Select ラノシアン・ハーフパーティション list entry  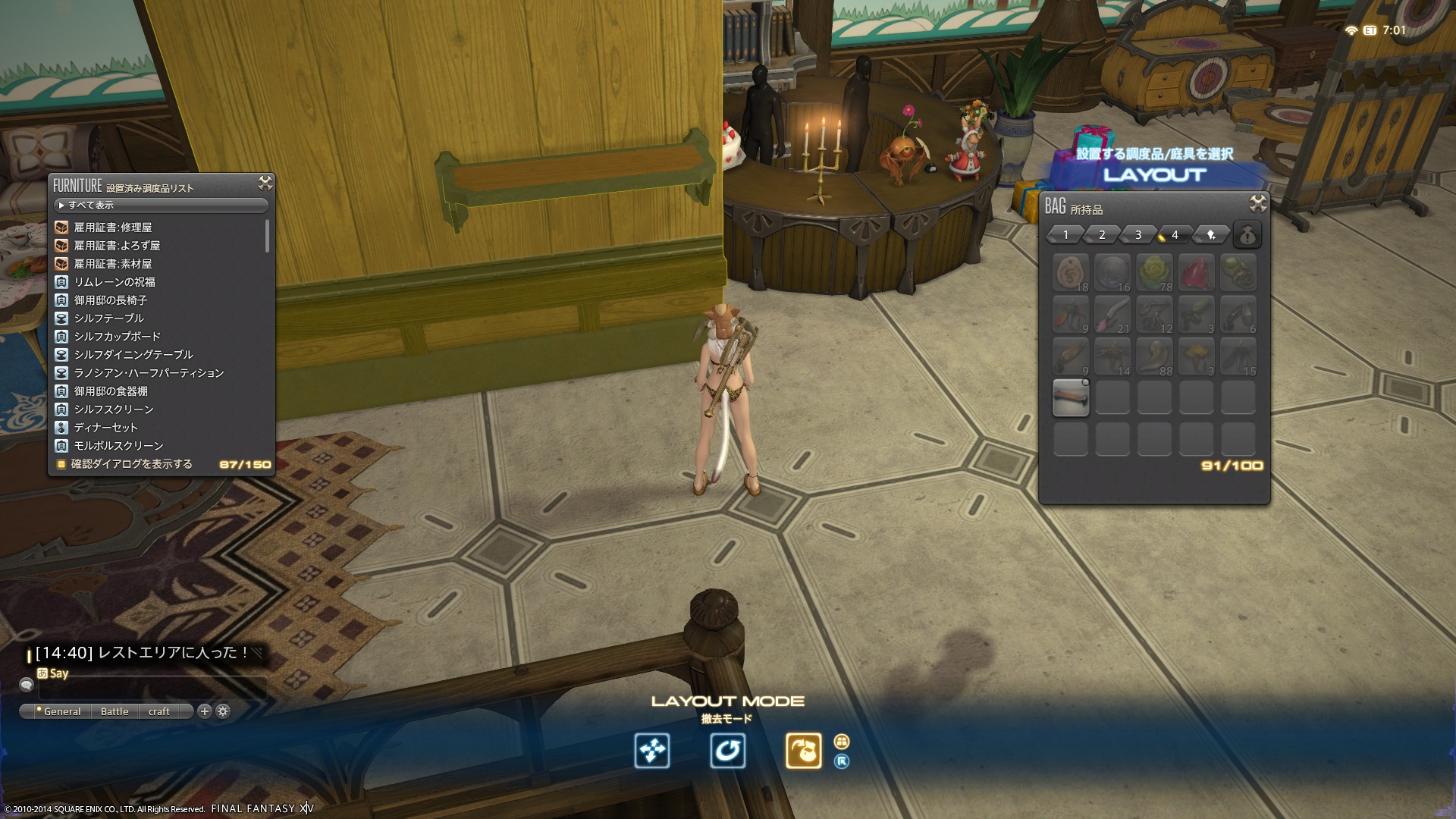click(149, 373)
